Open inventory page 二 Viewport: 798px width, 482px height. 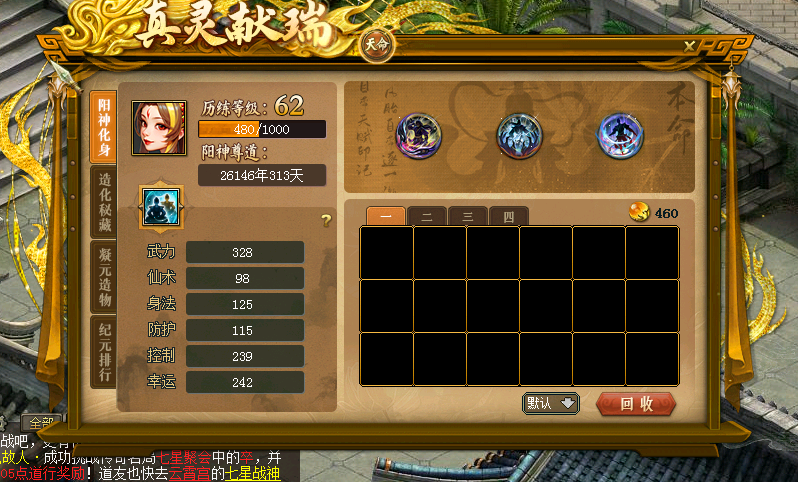pos(426,216)
